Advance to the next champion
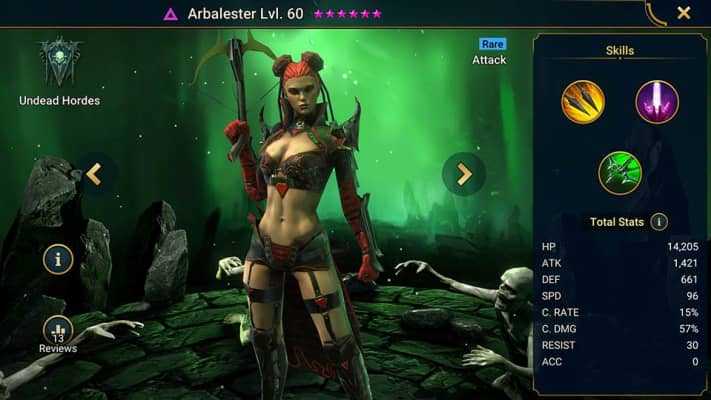Image resolution: width=711 pixels, height=400 pixels. point(464,174)
